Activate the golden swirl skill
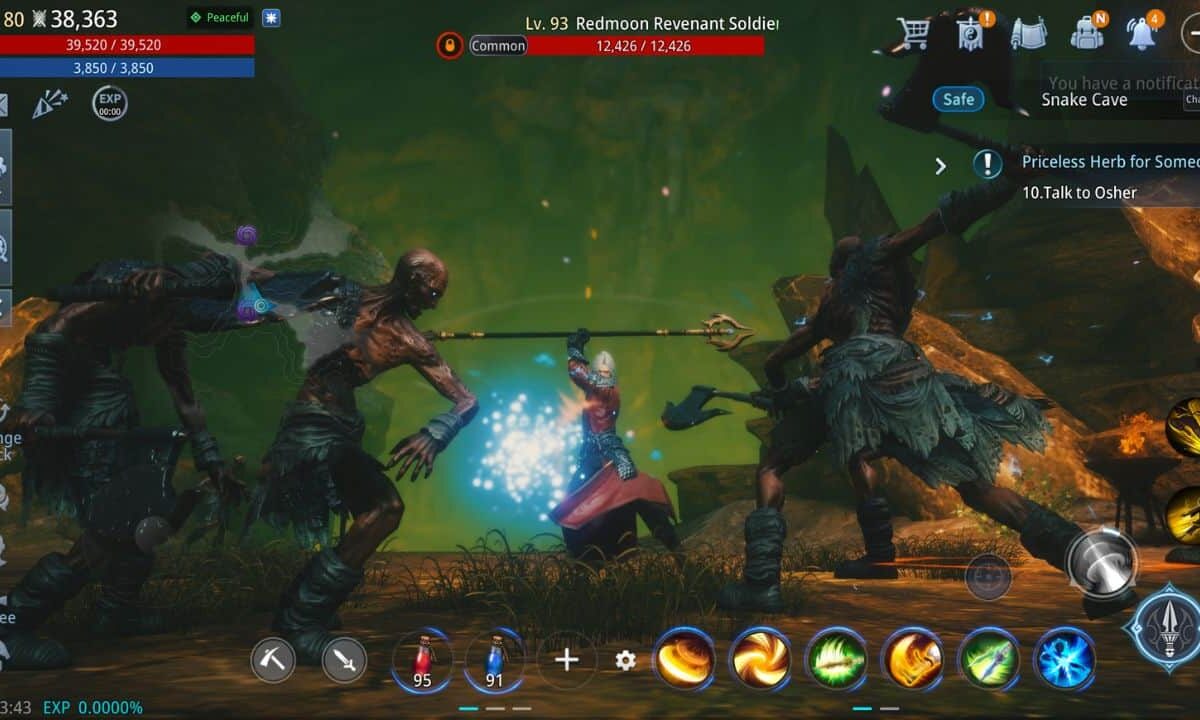The image size is (1200, 720). coord(760,660)
